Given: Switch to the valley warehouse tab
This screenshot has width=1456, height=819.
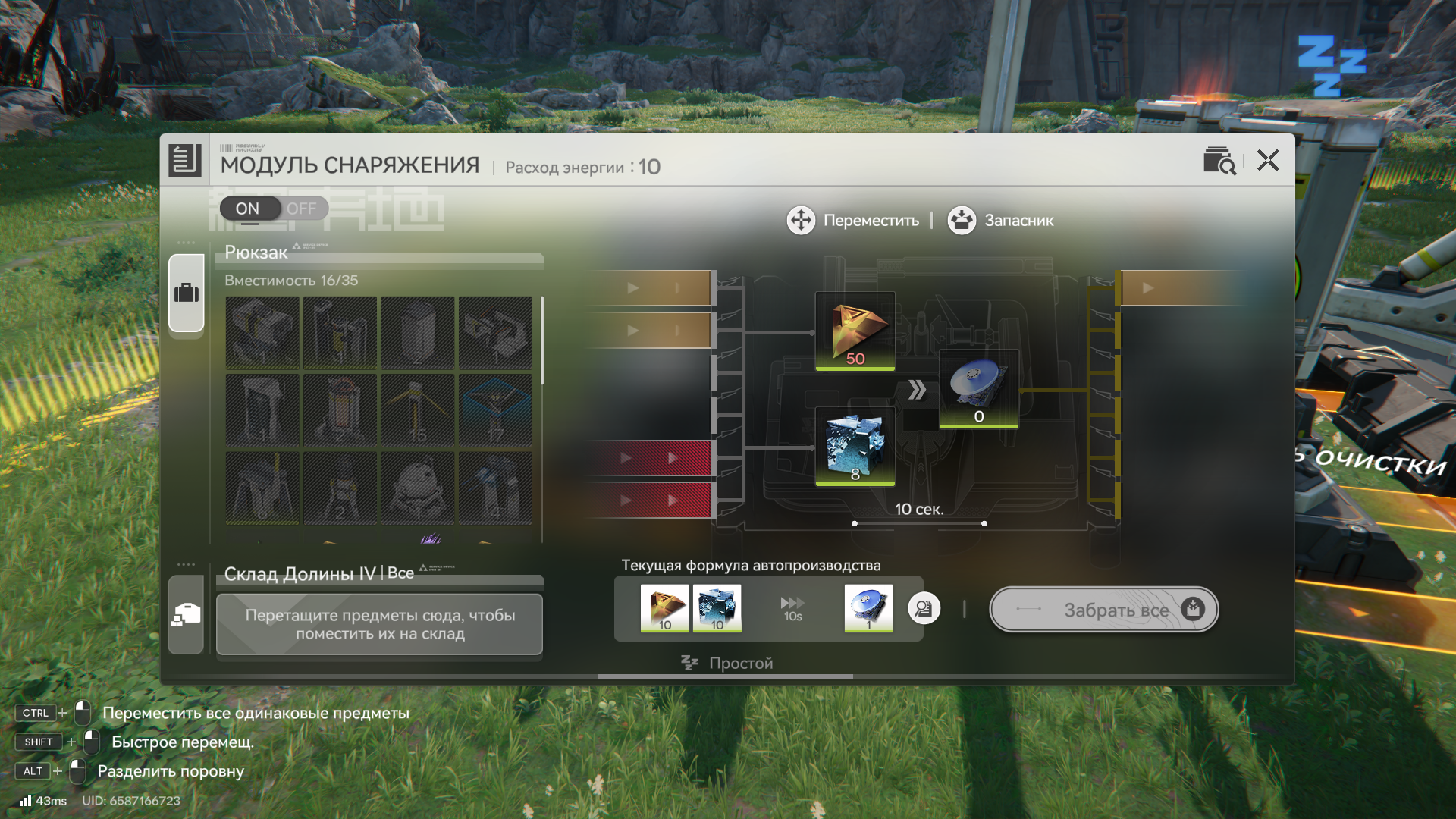Looking at the screenshot, I should click(x=186, y=614).
